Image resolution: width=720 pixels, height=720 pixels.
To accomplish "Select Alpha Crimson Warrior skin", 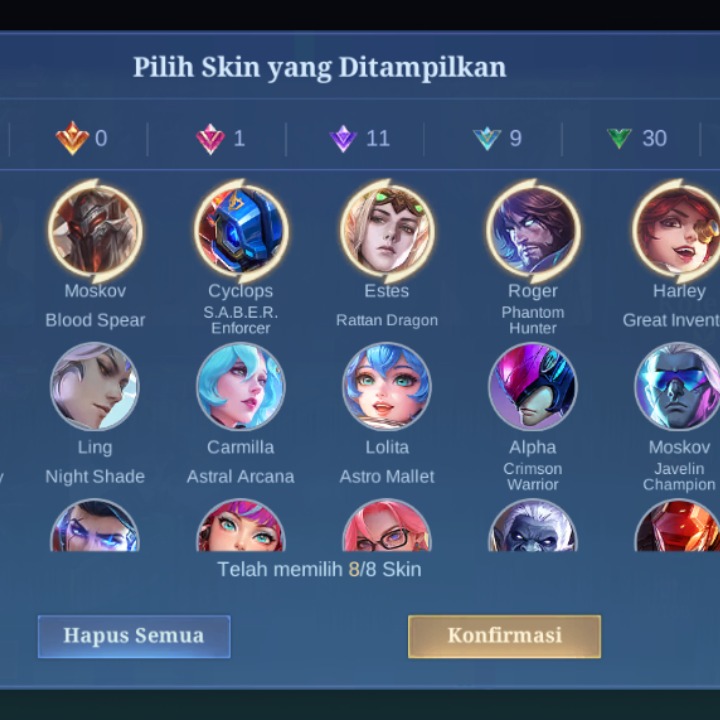I will click(x=533, y=387).
